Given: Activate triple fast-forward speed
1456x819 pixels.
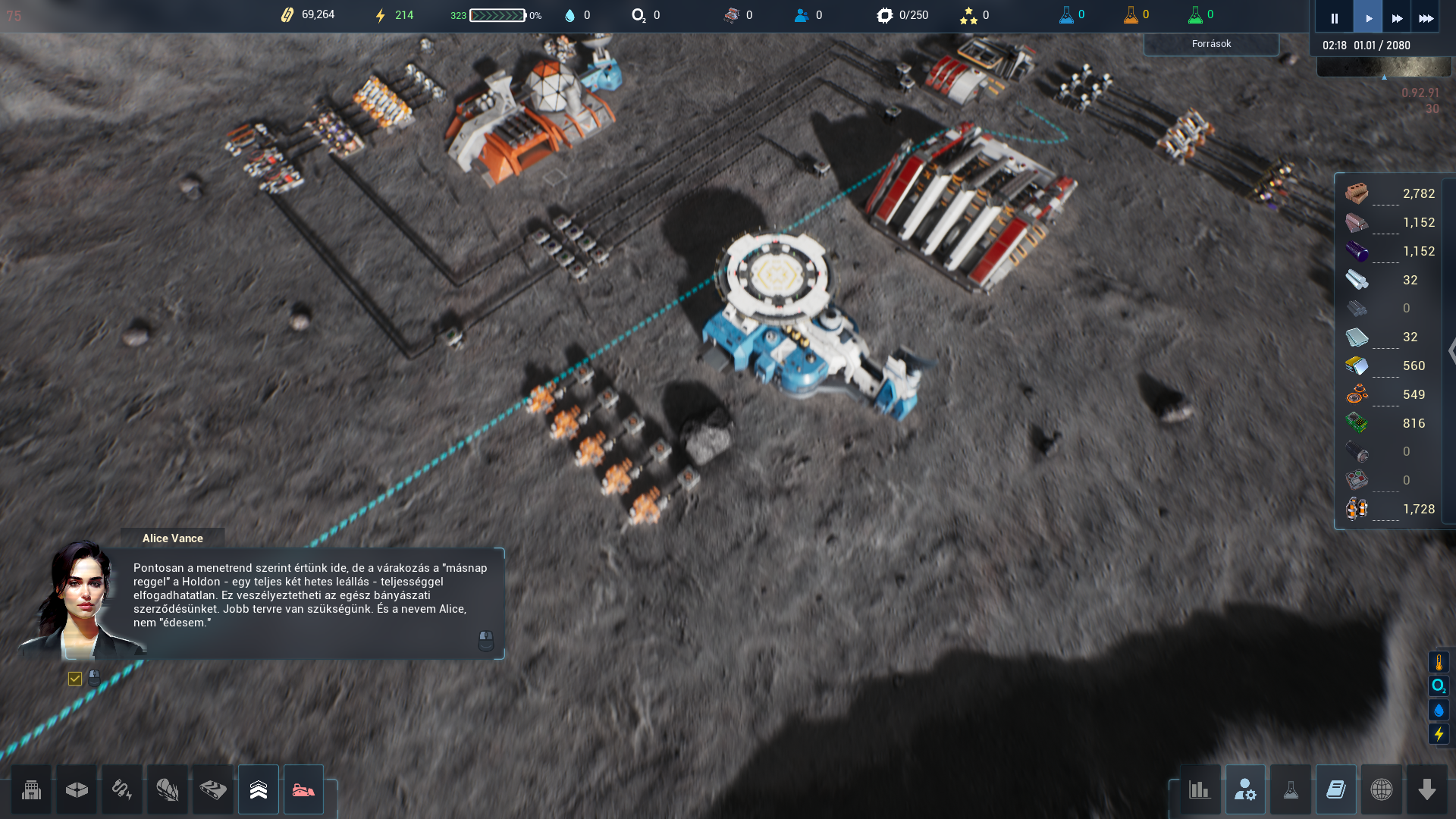Looking at the screenshot, I should pyautogui.click(x=1426, y=17).
